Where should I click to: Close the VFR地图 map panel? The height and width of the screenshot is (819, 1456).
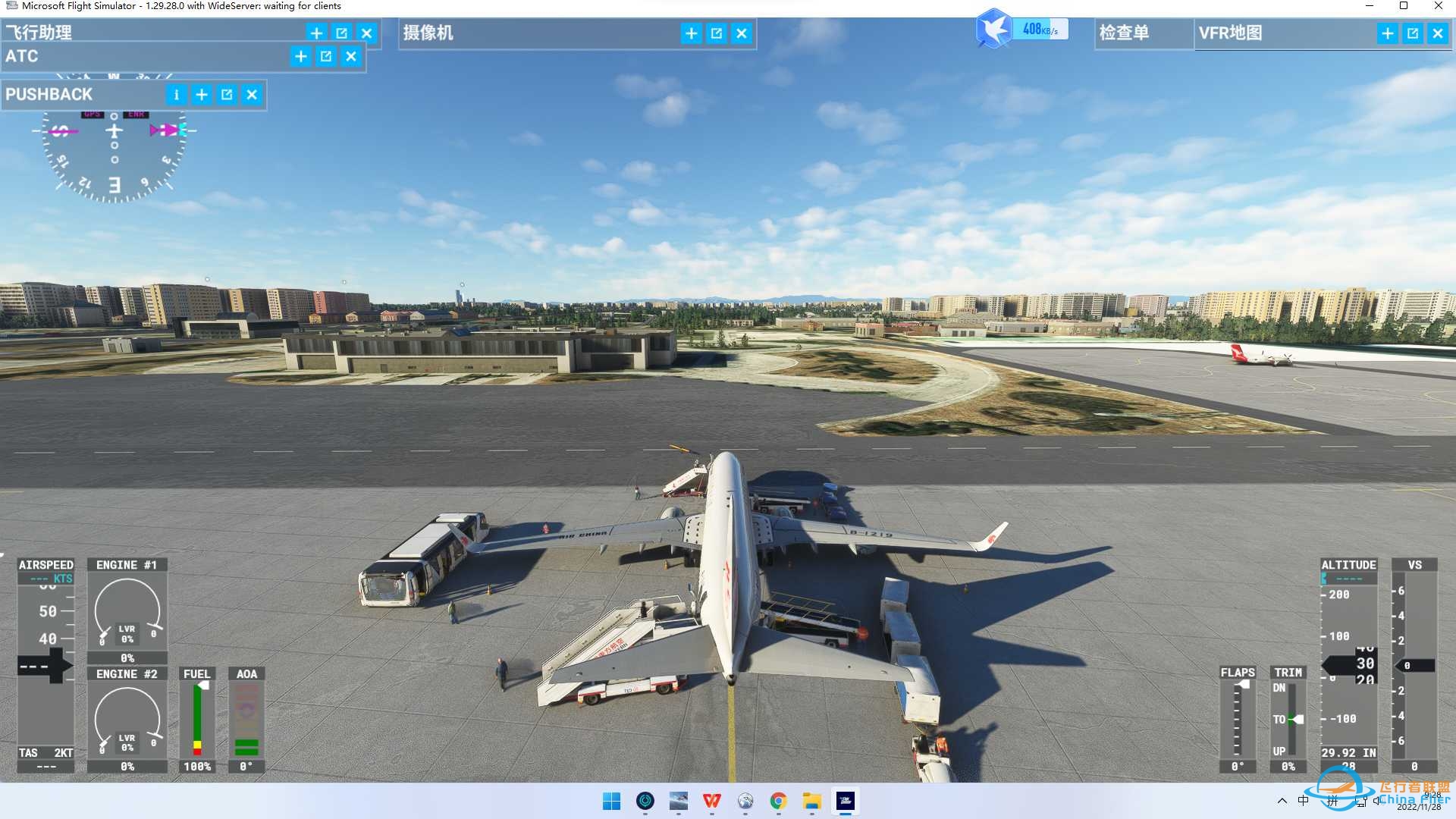point(1437,33)
